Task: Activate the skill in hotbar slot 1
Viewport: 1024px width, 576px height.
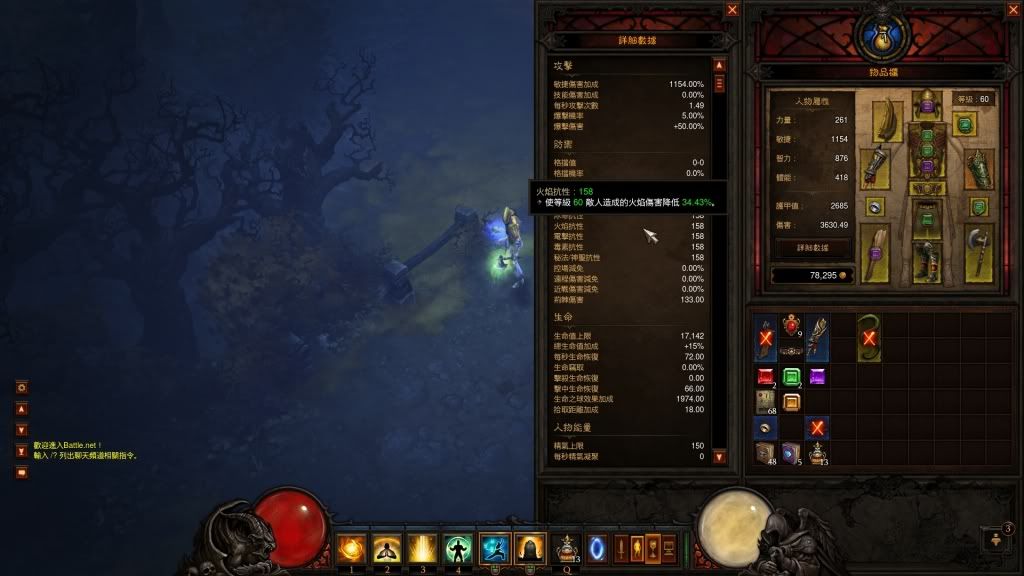Action: point(351,547)
